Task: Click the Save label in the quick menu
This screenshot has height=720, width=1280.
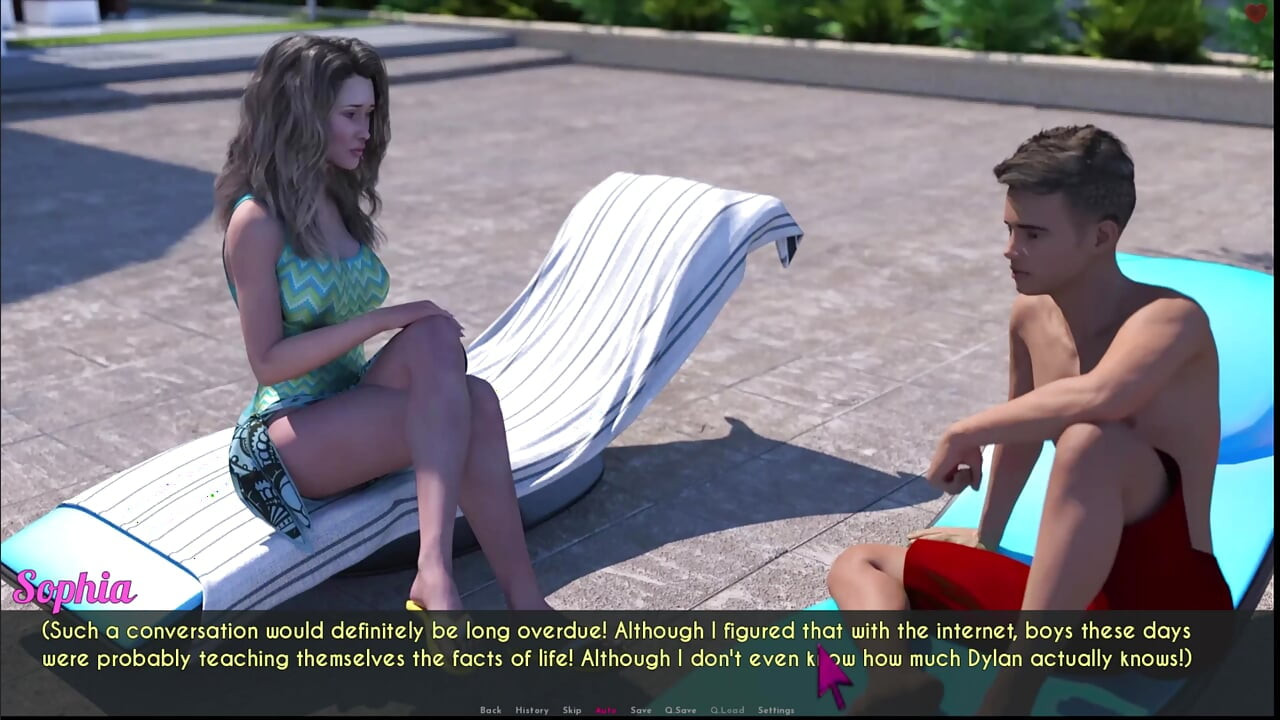Action: 640,709
